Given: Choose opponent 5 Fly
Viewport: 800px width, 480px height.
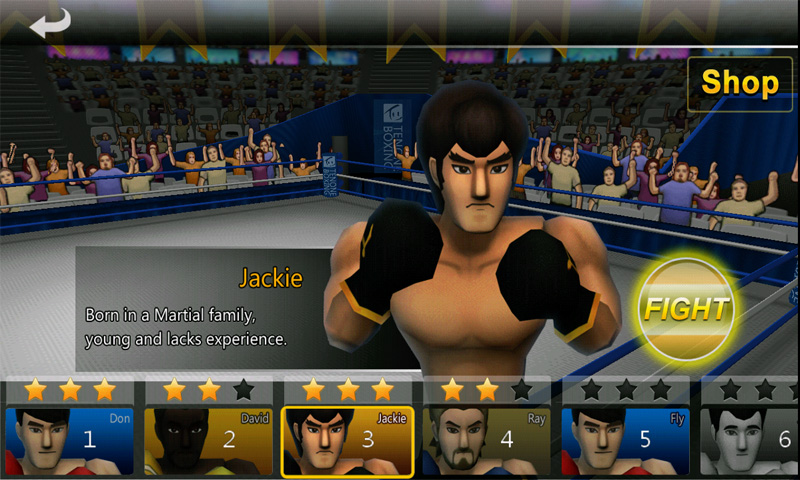Looking at the screenshot, I should (626, 440).
